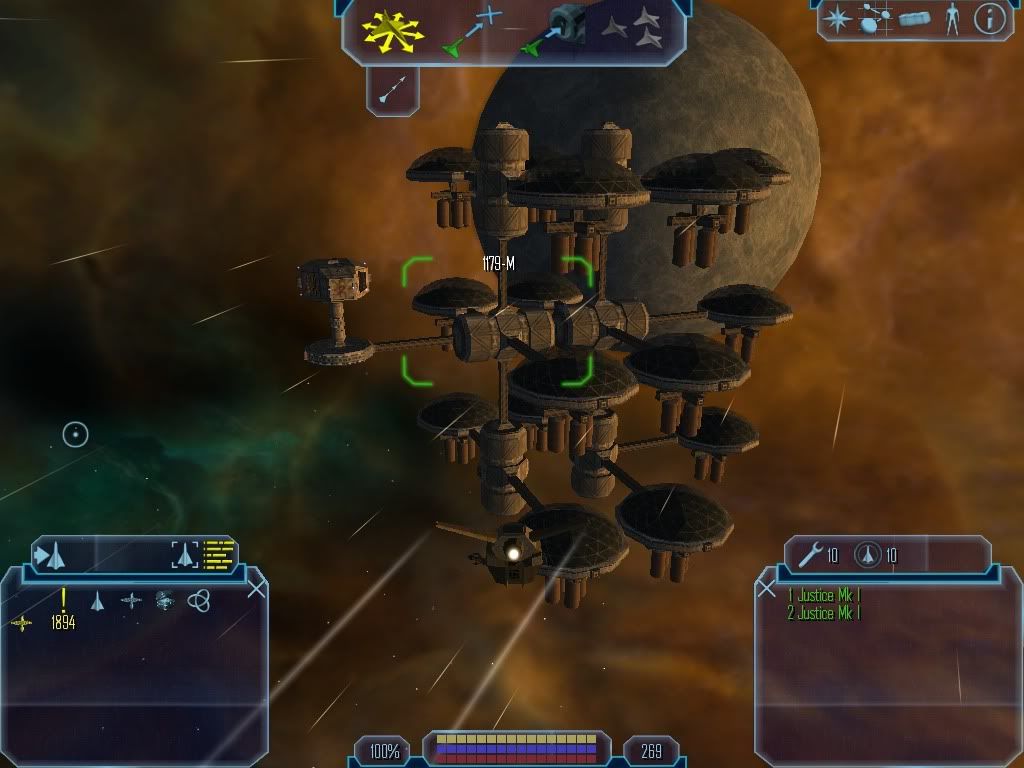Click the small arrow button below command bar
The image size is (1024, 768).
point(391,91)
